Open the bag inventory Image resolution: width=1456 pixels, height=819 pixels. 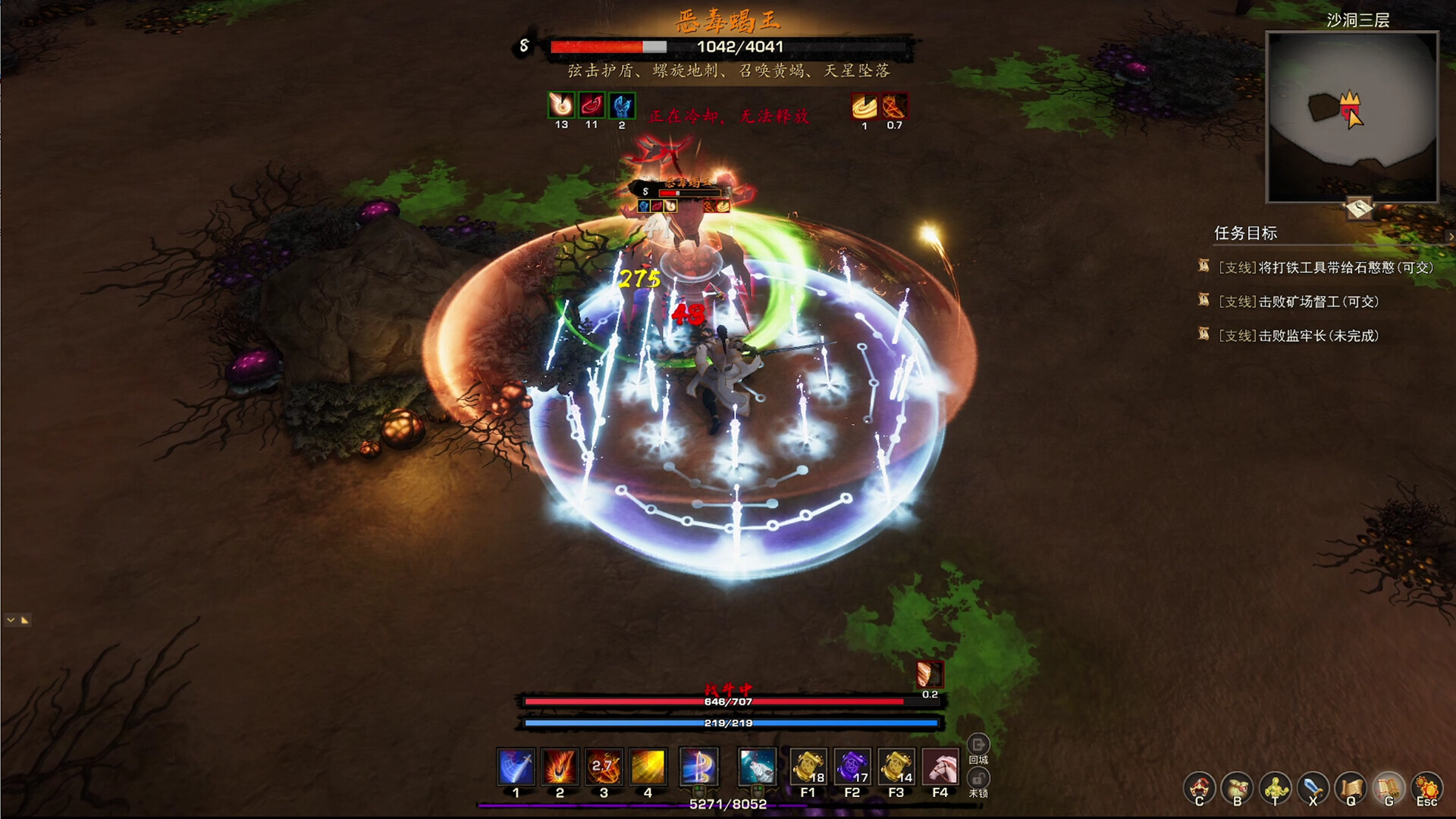[x=1238, y=789]
